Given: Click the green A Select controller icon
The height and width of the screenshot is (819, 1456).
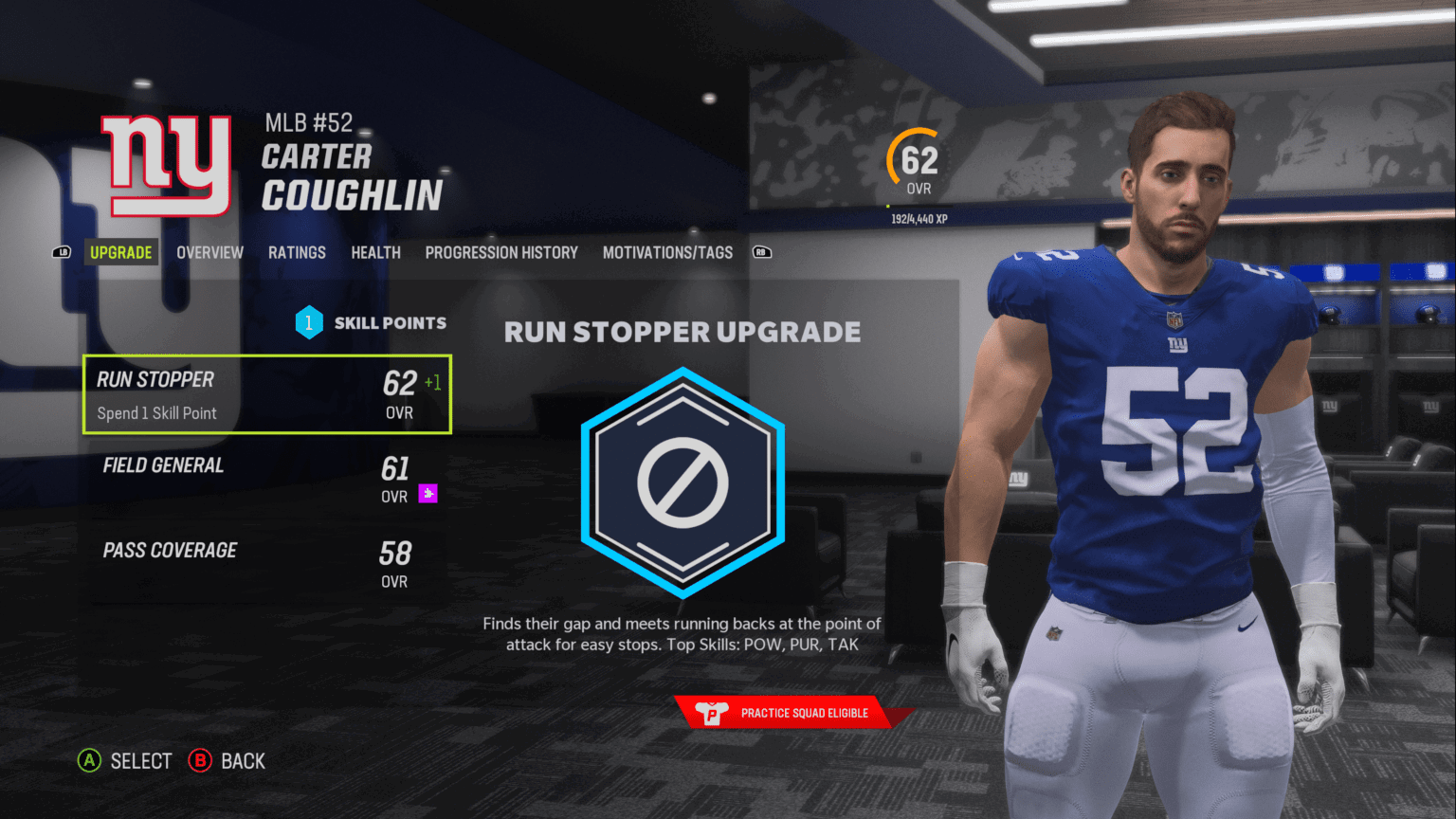Looking at the screenshot, I should 88,760.
